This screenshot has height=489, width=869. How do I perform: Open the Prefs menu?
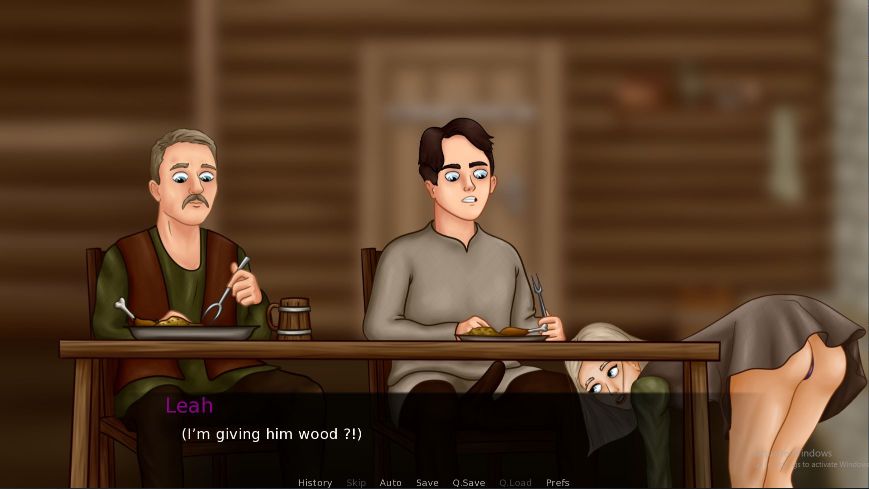[557, 483]
